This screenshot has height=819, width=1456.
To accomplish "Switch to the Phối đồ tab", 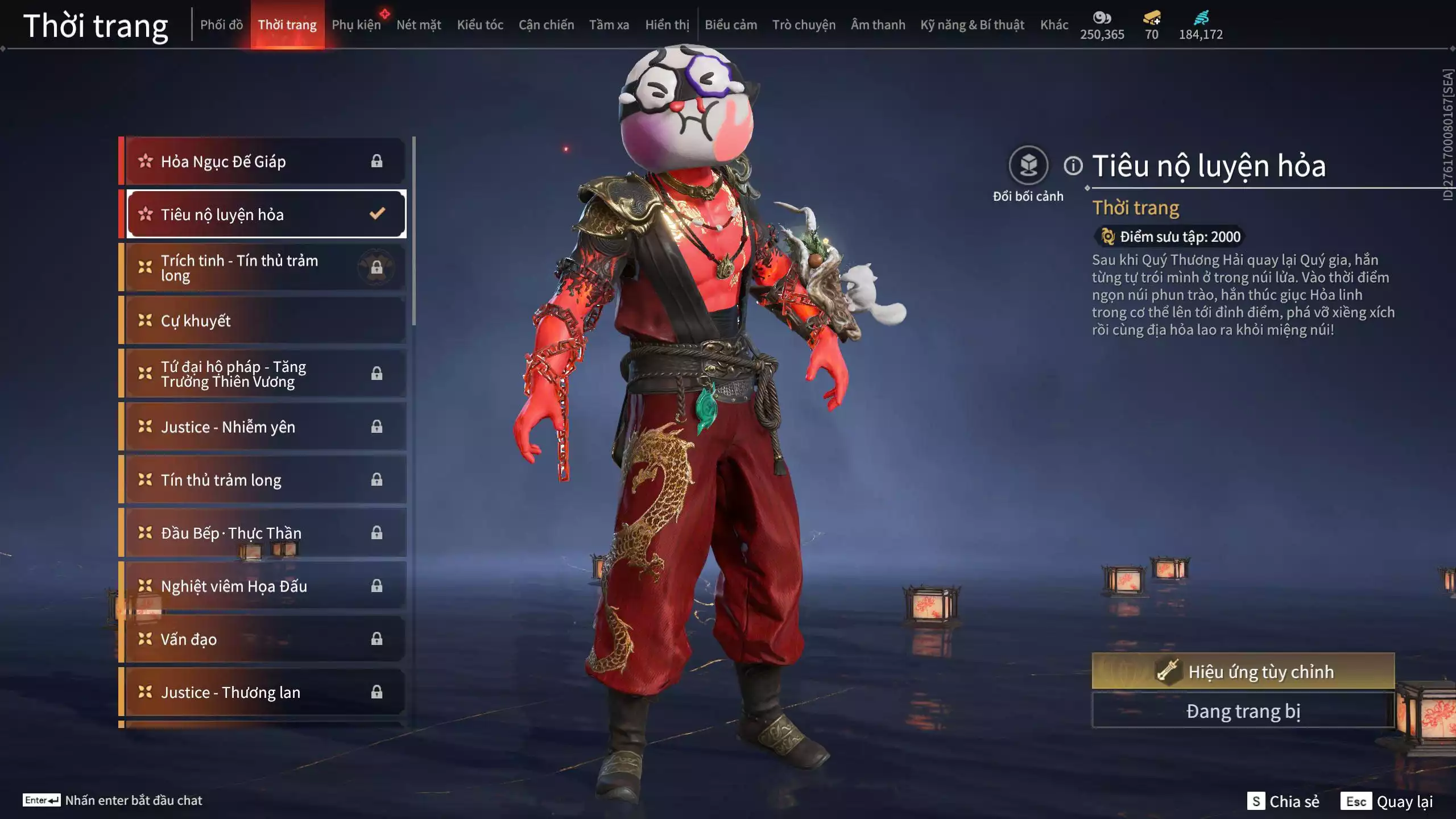I will [221, 25].
